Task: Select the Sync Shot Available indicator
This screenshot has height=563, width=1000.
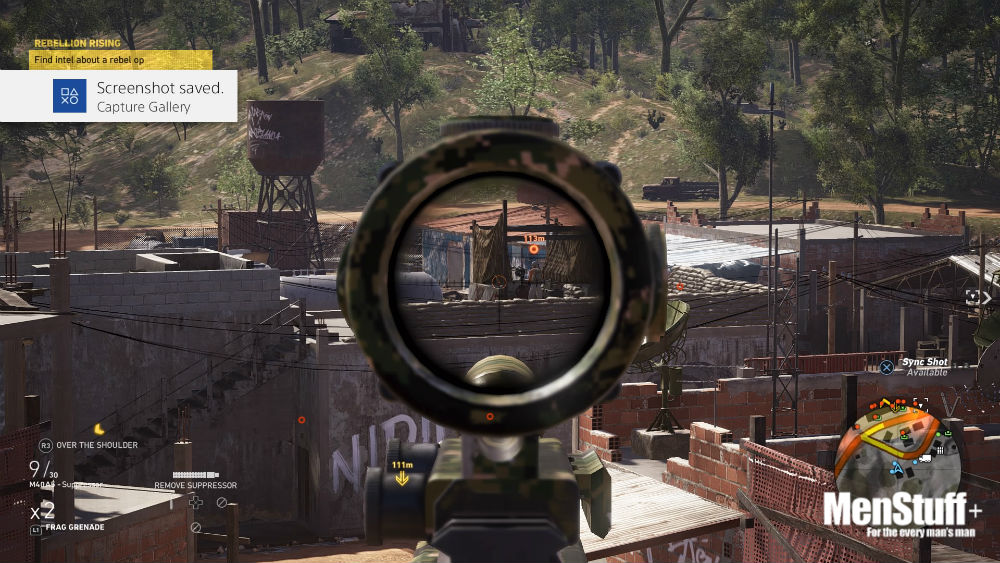Action: [916, 366]
